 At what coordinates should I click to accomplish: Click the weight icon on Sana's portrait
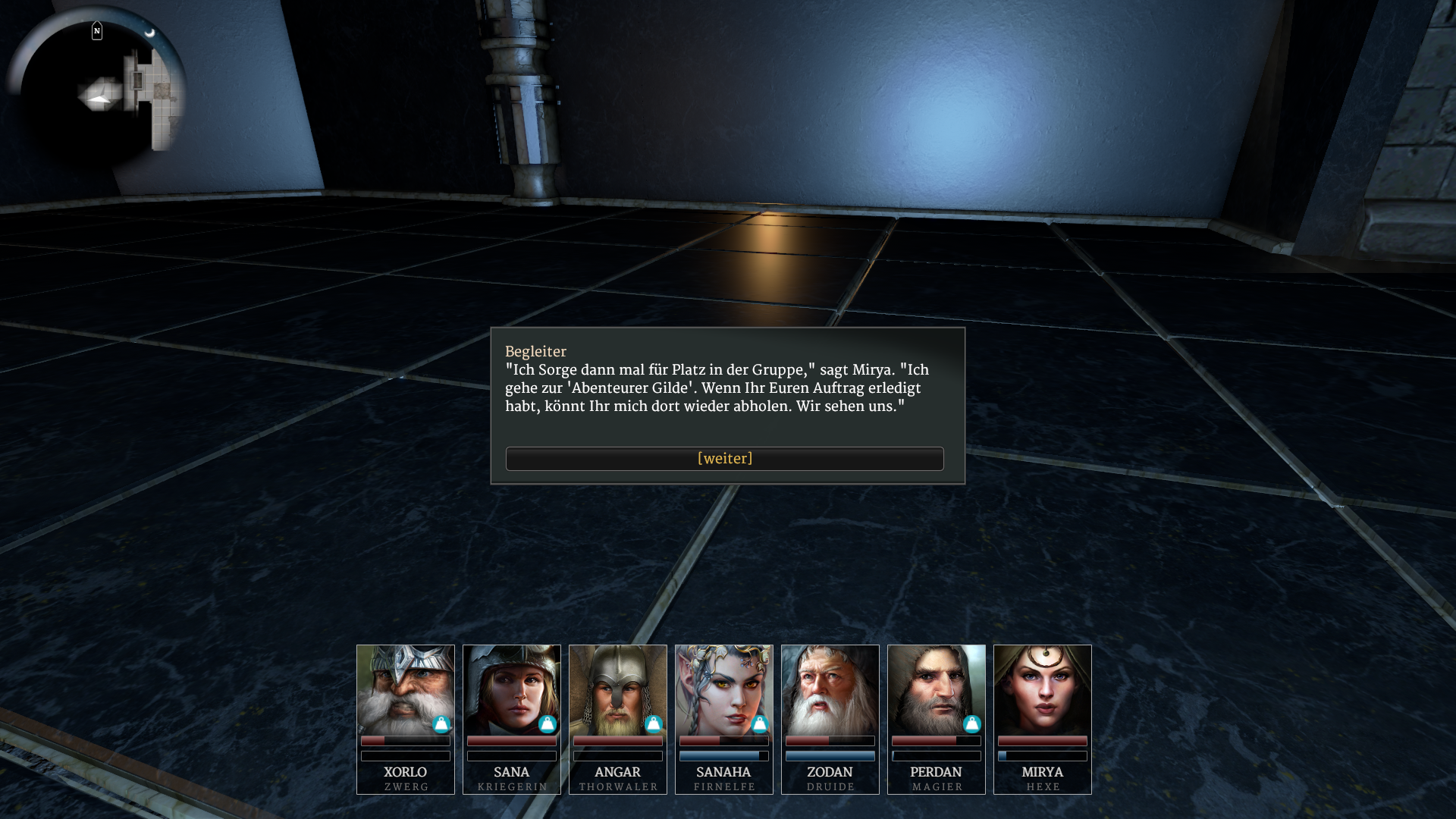click(548, 724)
